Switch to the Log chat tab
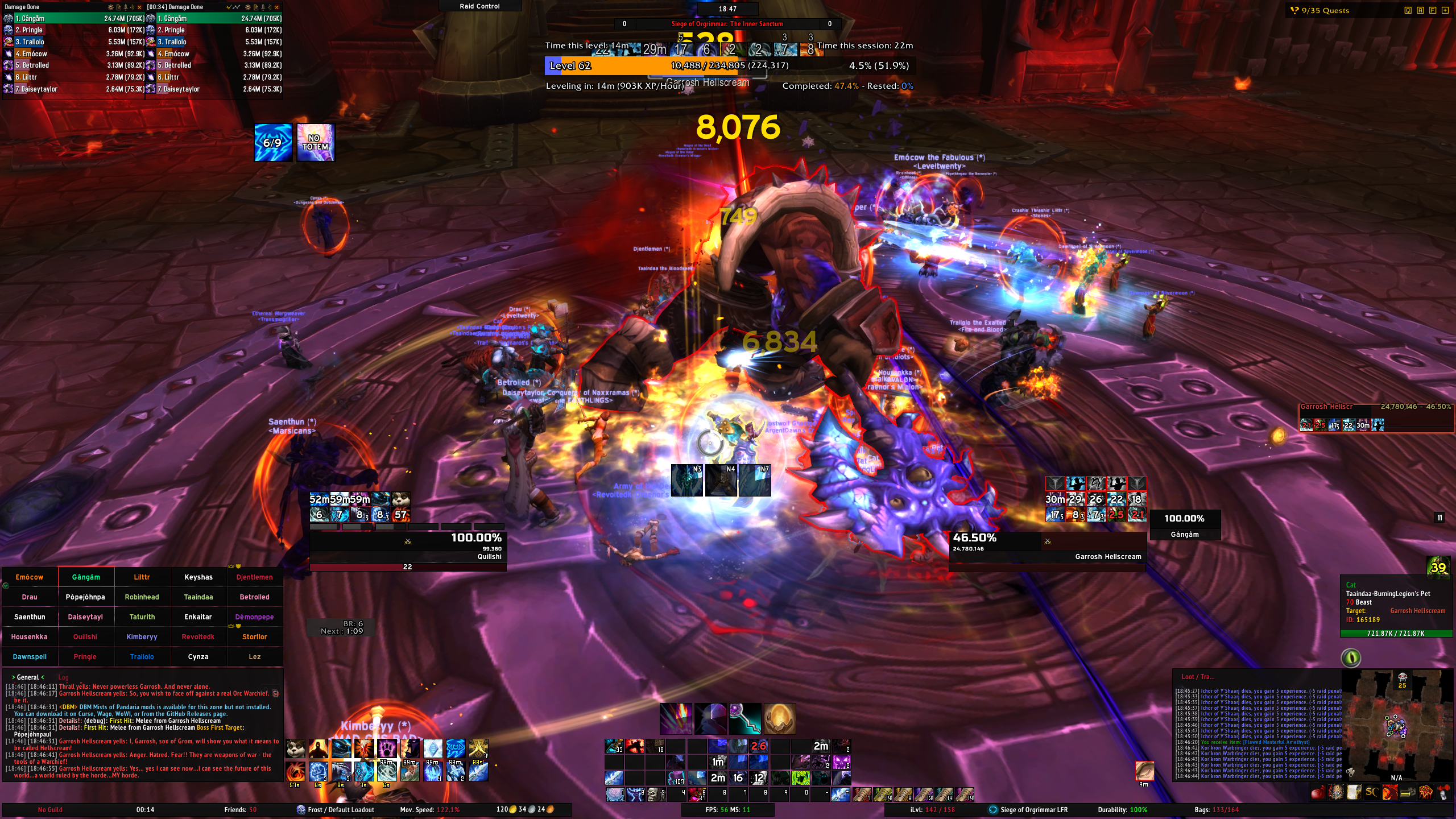 tap(63, 677)
